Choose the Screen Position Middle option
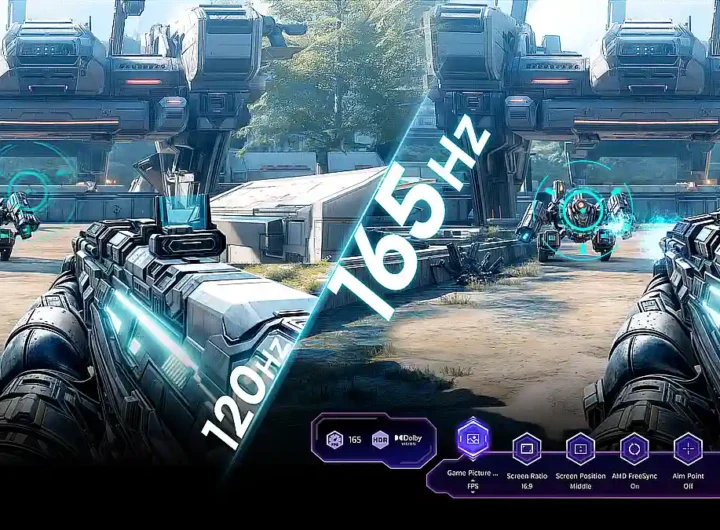Viewport: 720px width, 530px height. pos(580,448)
